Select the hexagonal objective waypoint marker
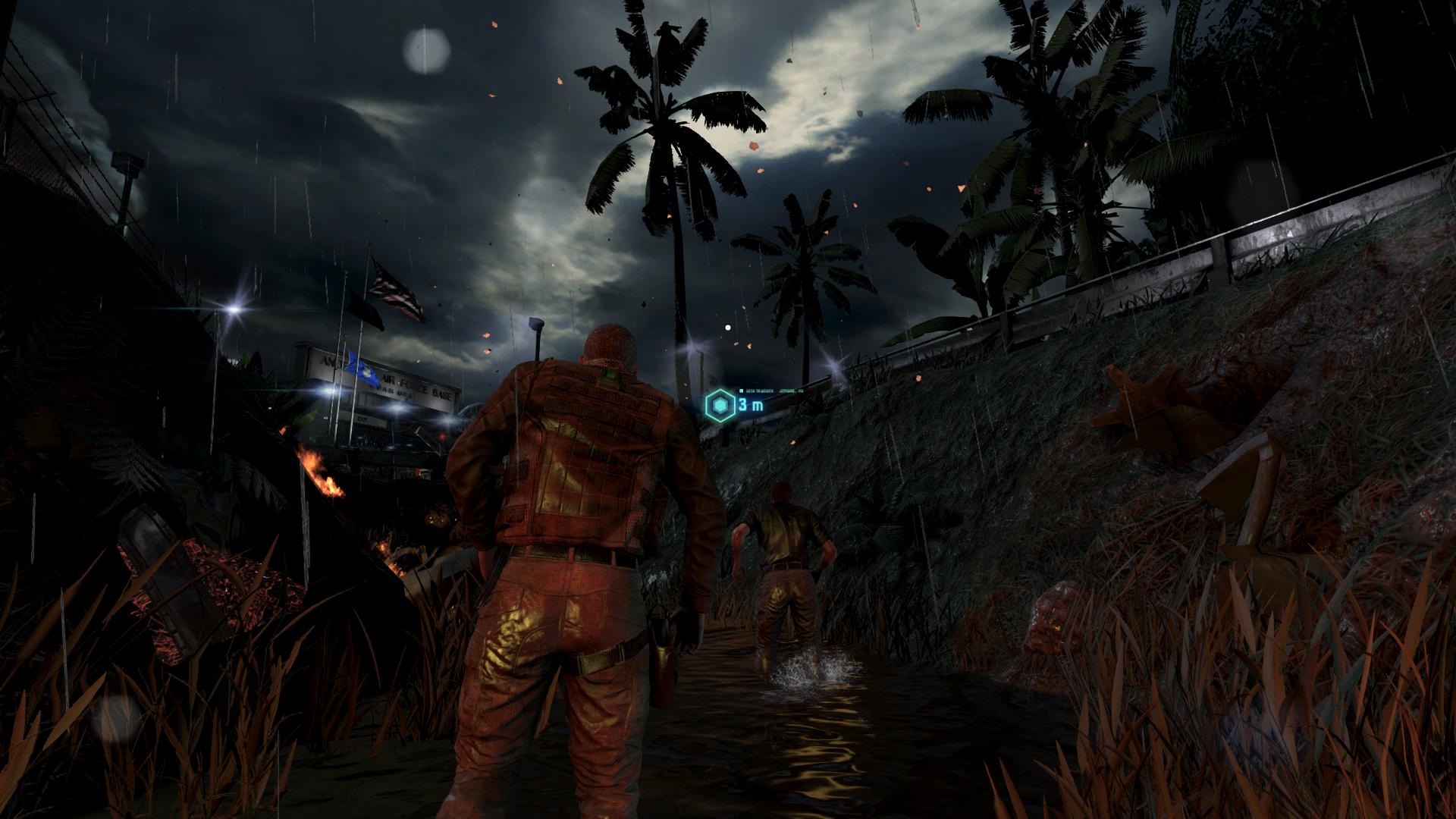This screenshot has height=819, width=1456. point(720,405)
